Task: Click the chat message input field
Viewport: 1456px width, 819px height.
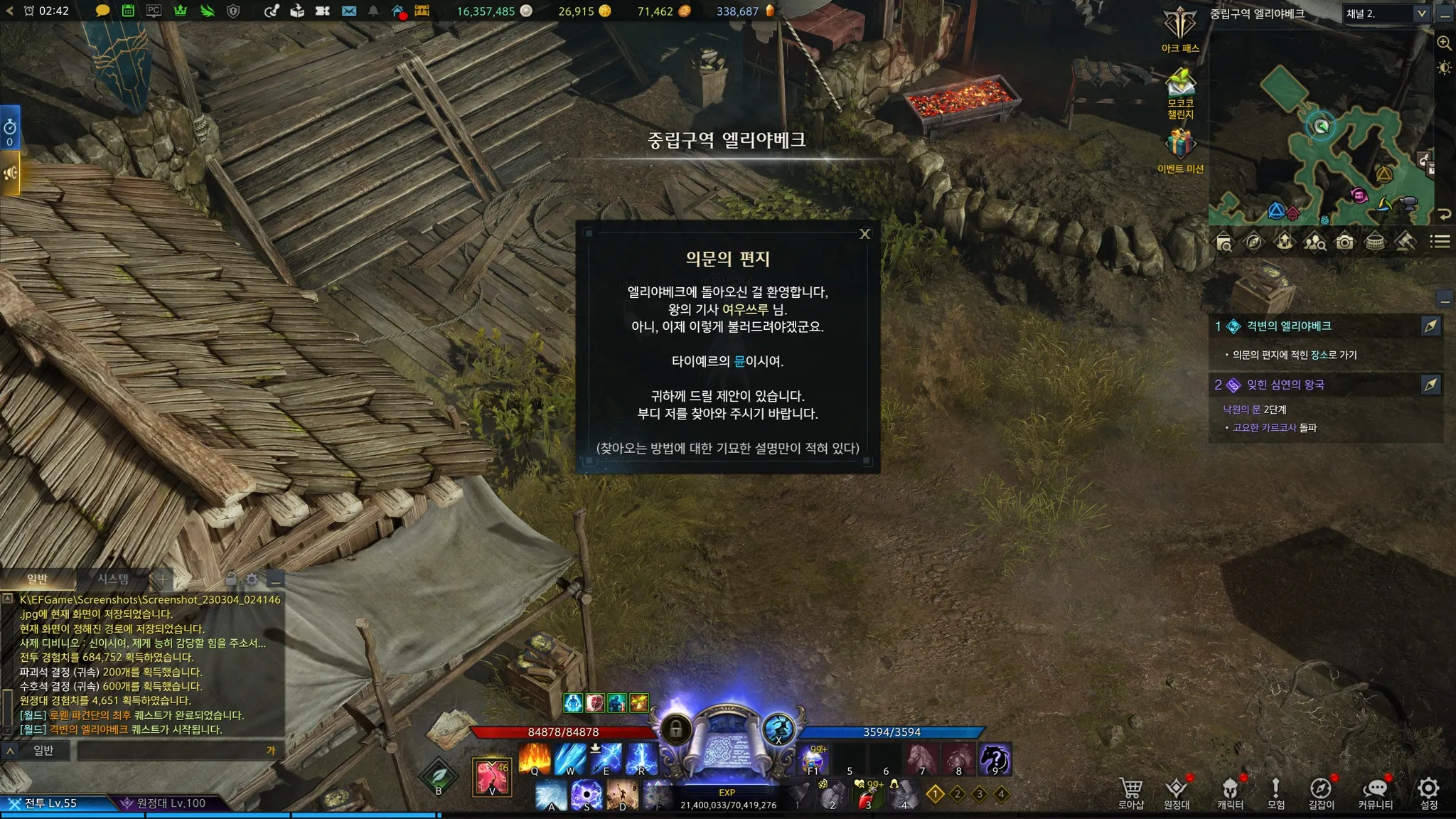Action: [x=171, y=750]
